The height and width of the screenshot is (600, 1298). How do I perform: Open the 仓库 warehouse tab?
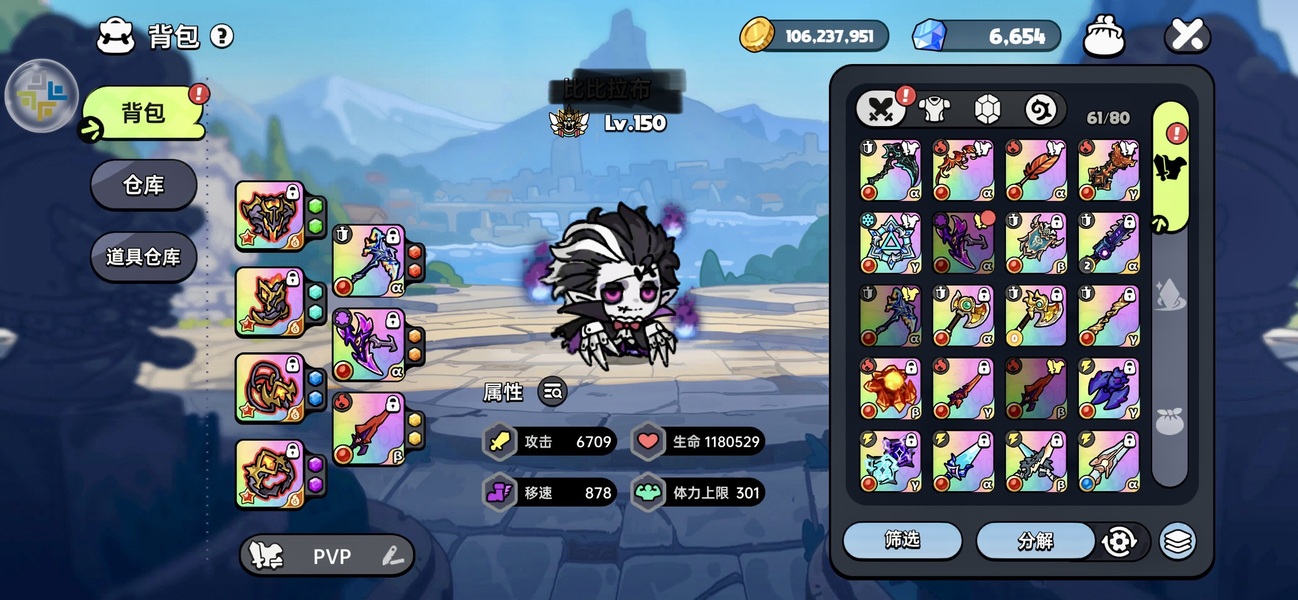pos(143,185)
